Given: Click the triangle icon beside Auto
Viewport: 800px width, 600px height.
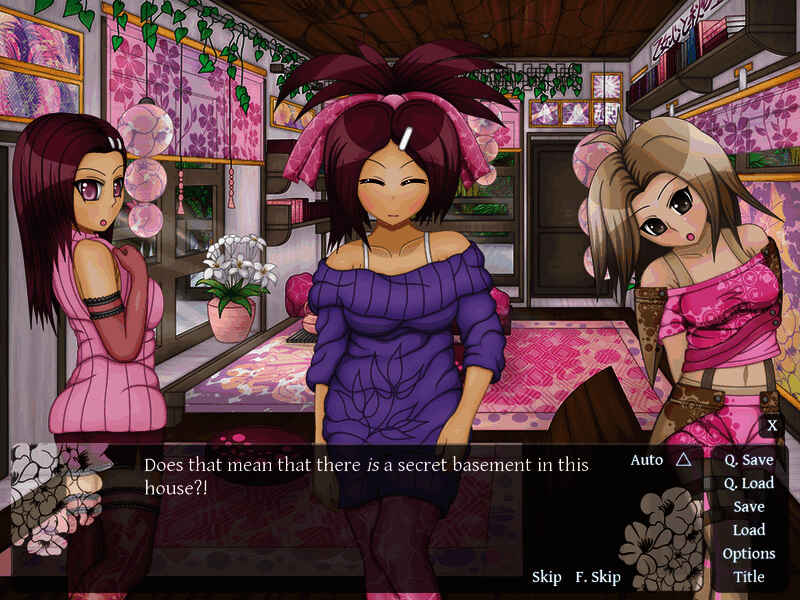Looking at the screenshot, I should coord(683,460).
